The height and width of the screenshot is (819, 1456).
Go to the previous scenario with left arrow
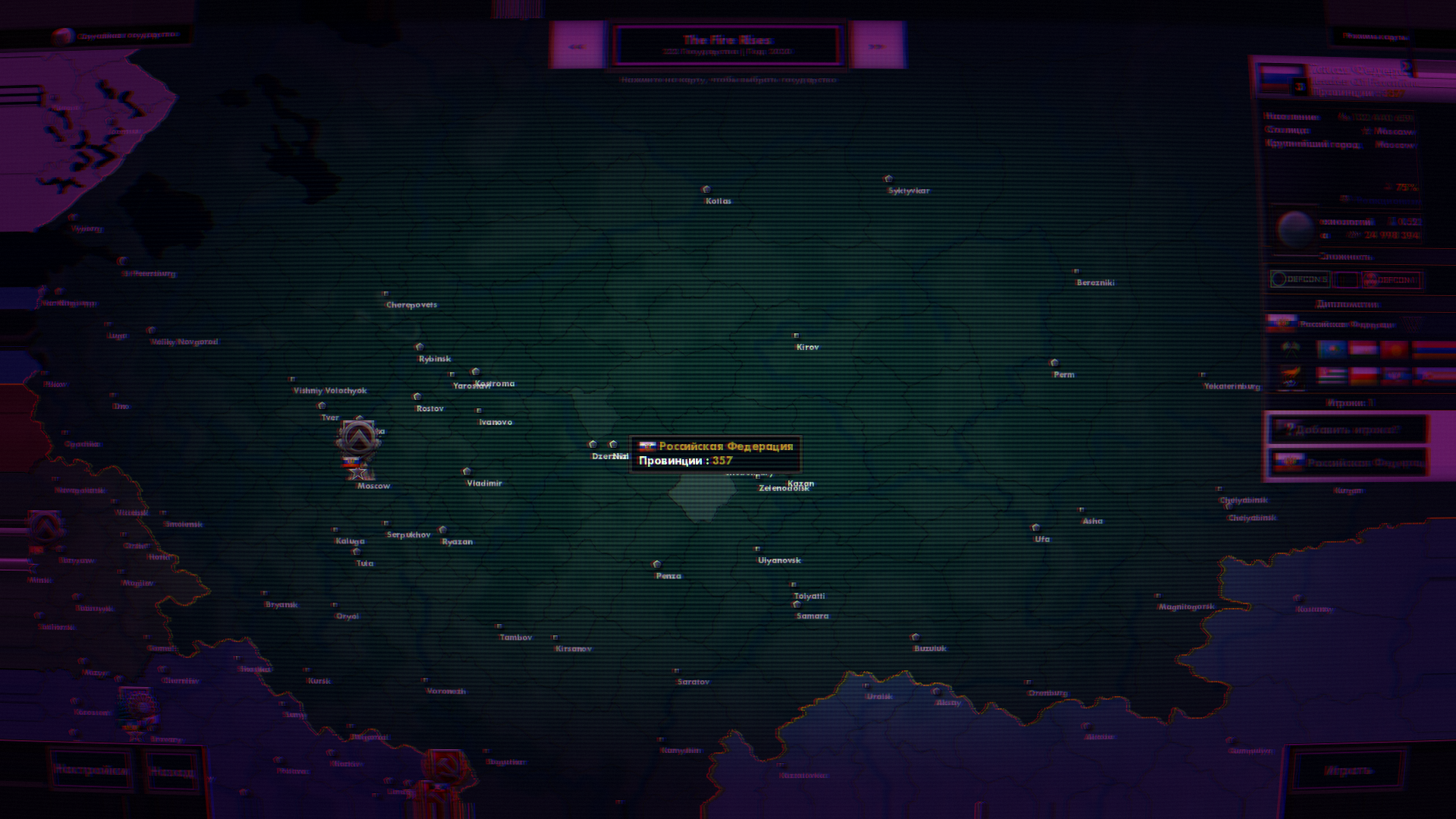(x=576, y=46)
